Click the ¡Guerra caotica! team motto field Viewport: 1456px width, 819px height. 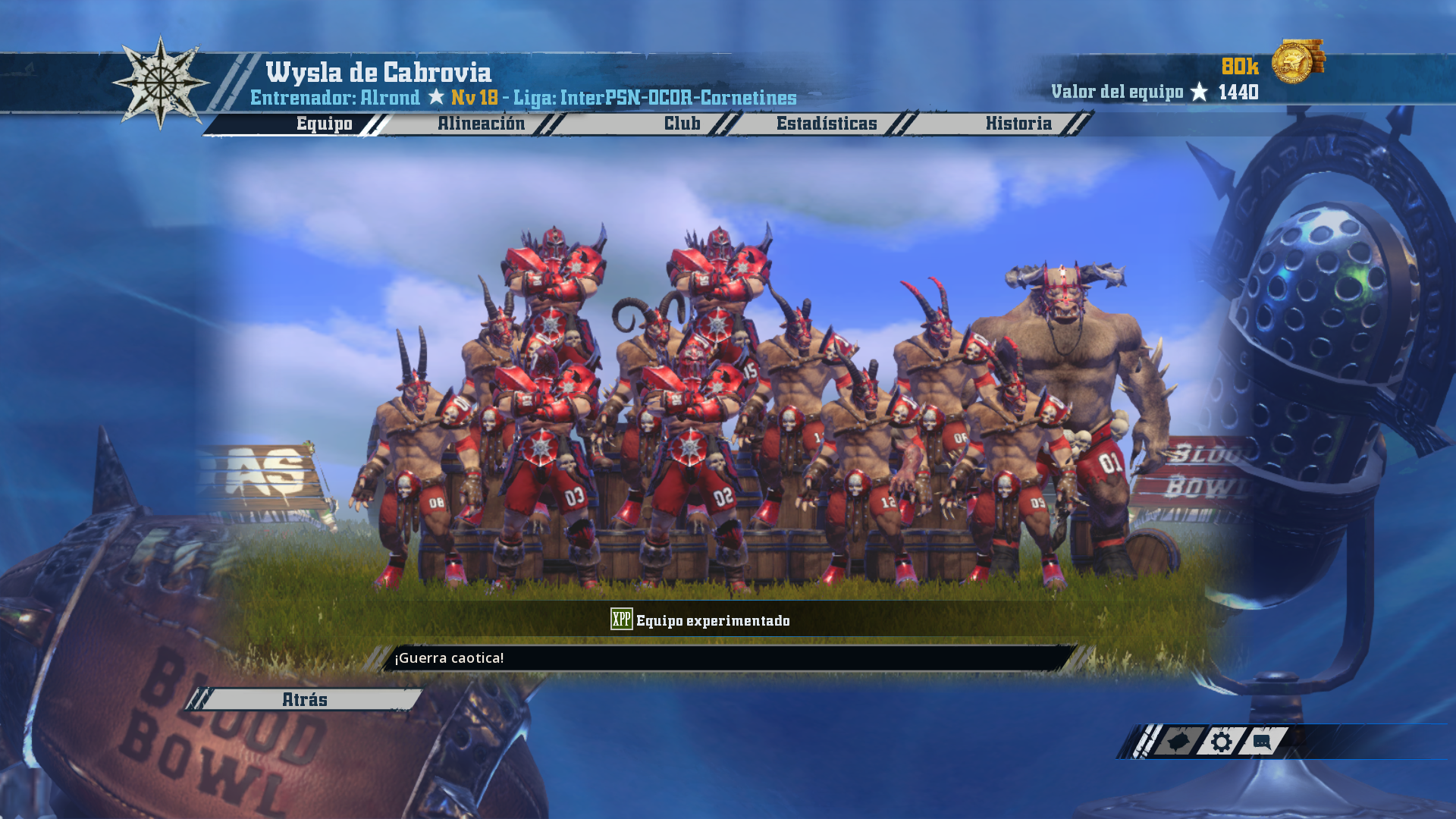(728, 658)
